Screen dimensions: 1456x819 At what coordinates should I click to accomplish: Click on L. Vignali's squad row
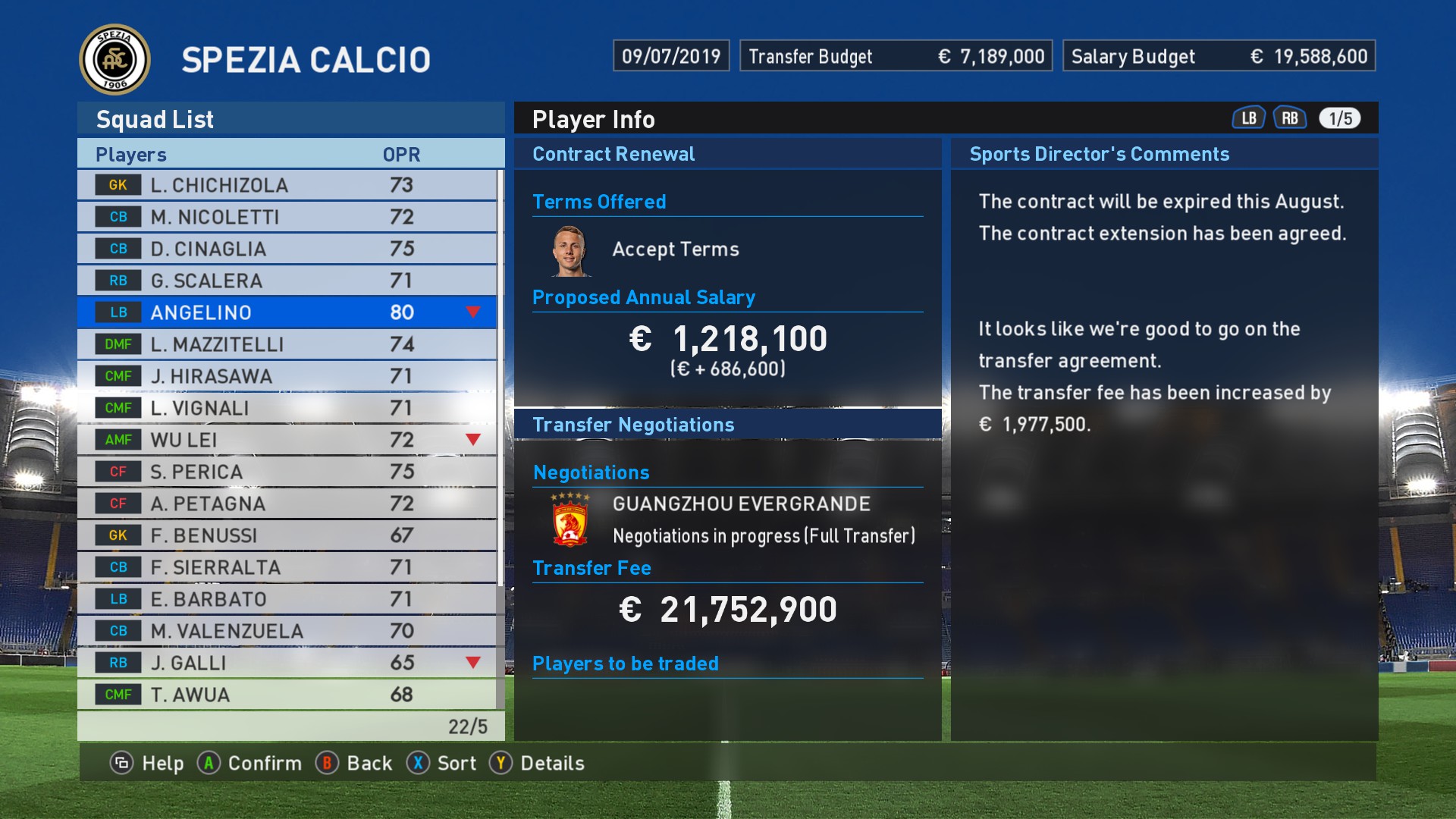click(287, 408)
